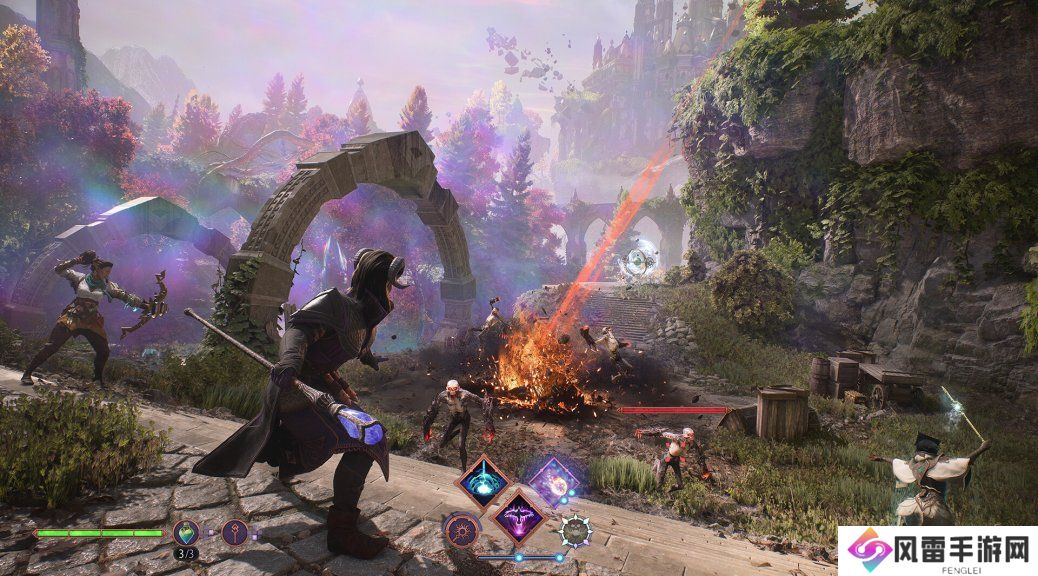Trigger the glowing purple orb diamond ability

tap(553, 481)
